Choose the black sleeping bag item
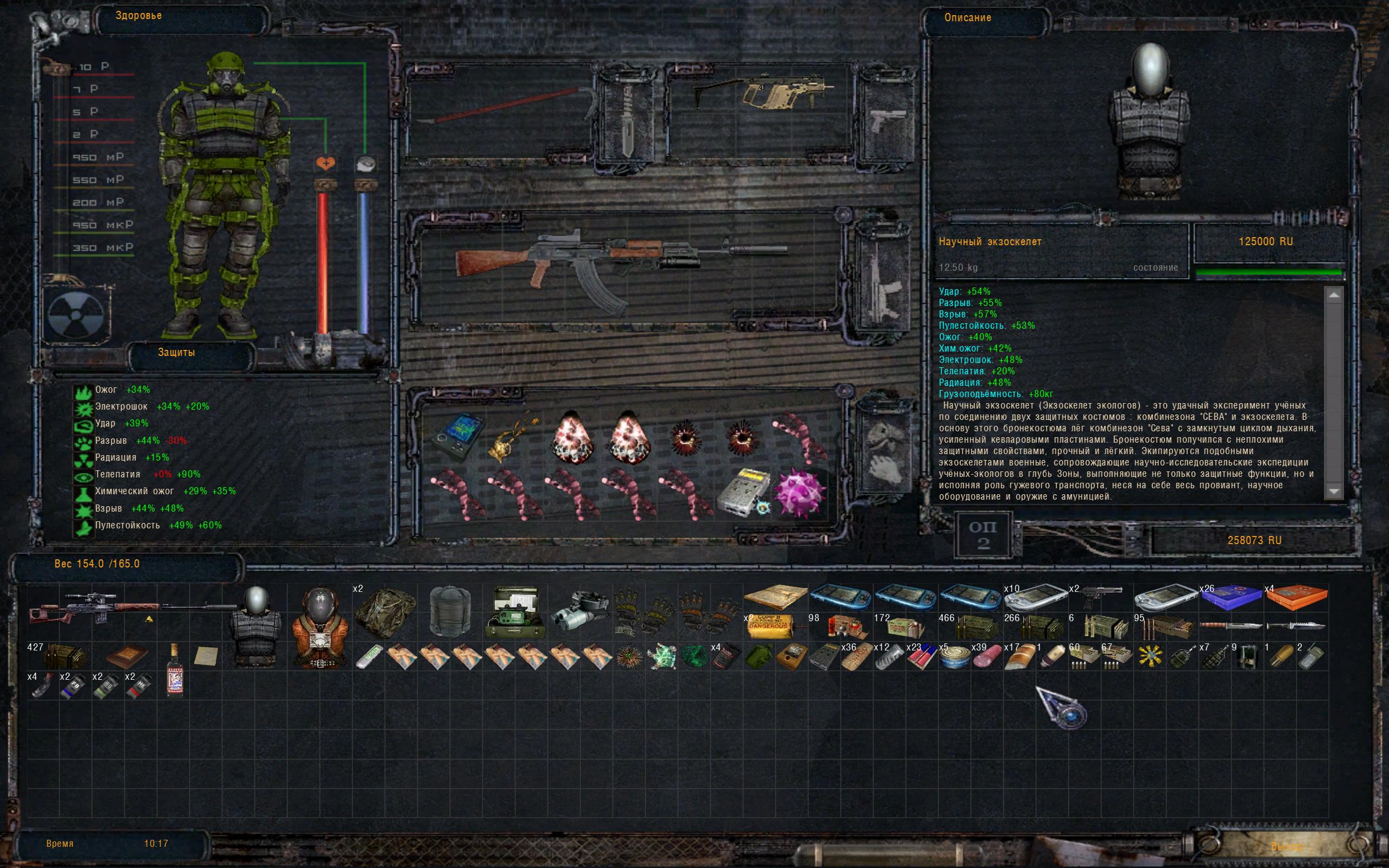 [x=450, y=612]
